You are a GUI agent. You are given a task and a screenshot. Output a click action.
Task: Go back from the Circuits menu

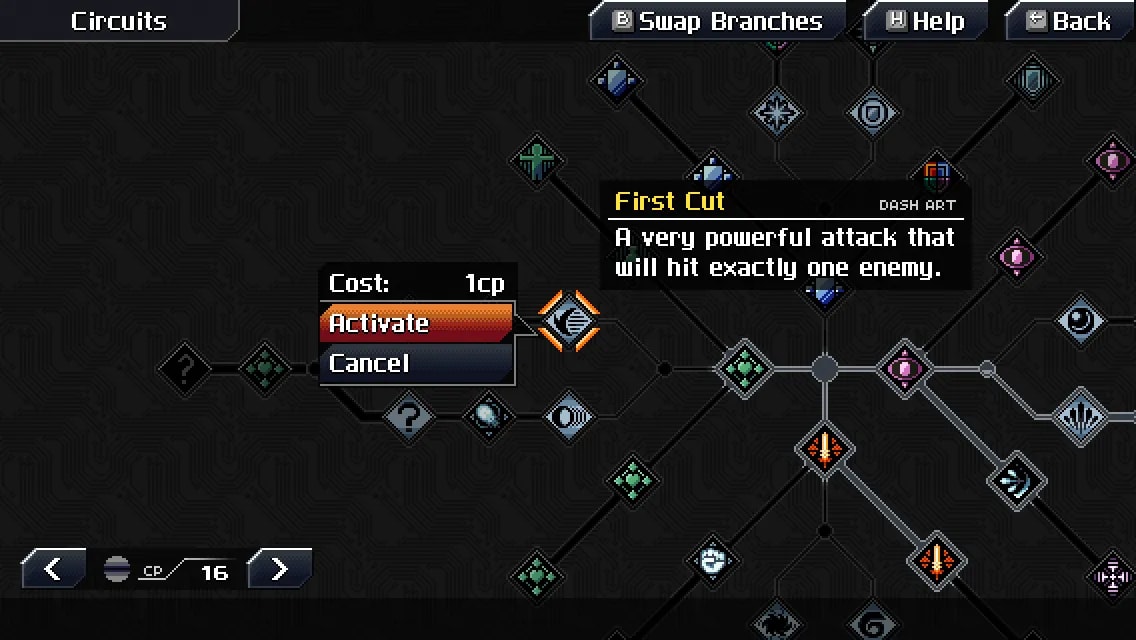1069,21
